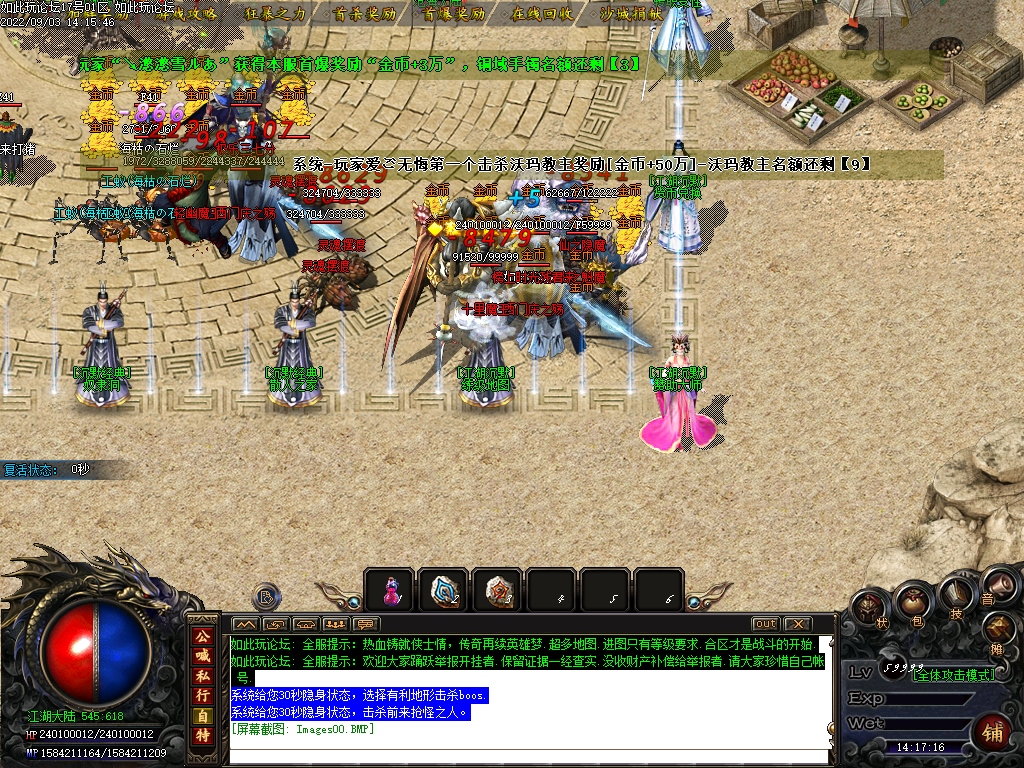Open the skills book icon (技)
Screen dimensions: 1024x768
[x=958, y=590]
